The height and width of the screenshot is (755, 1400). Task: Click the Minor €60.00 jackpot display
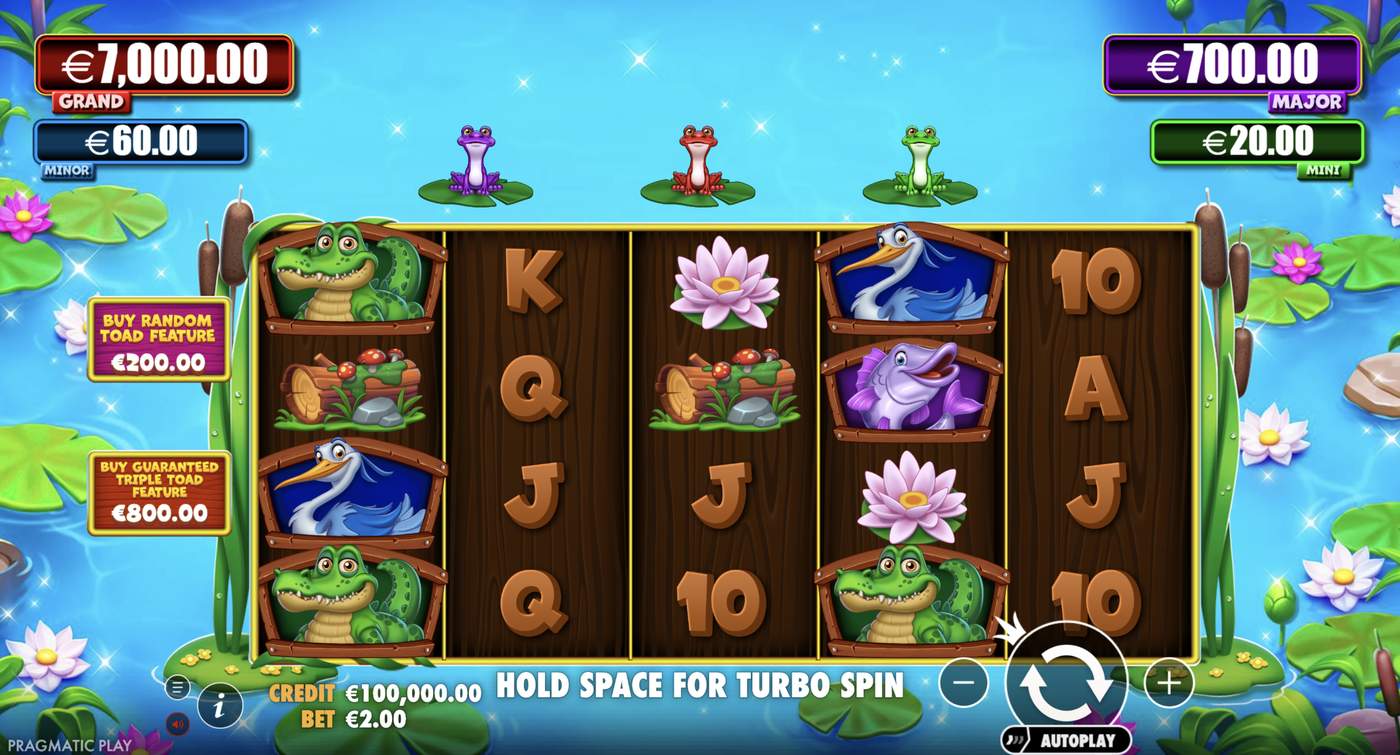click(x=140, y=141)
